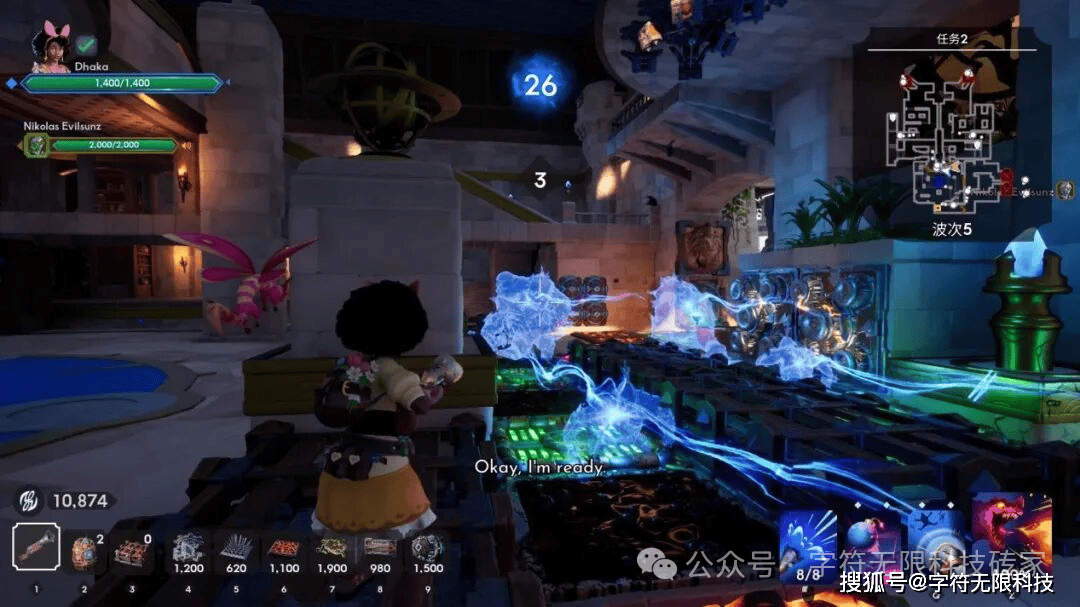Activate the blue blast ability showing 8/8
Screen dimensions: 1080x607
807,541
